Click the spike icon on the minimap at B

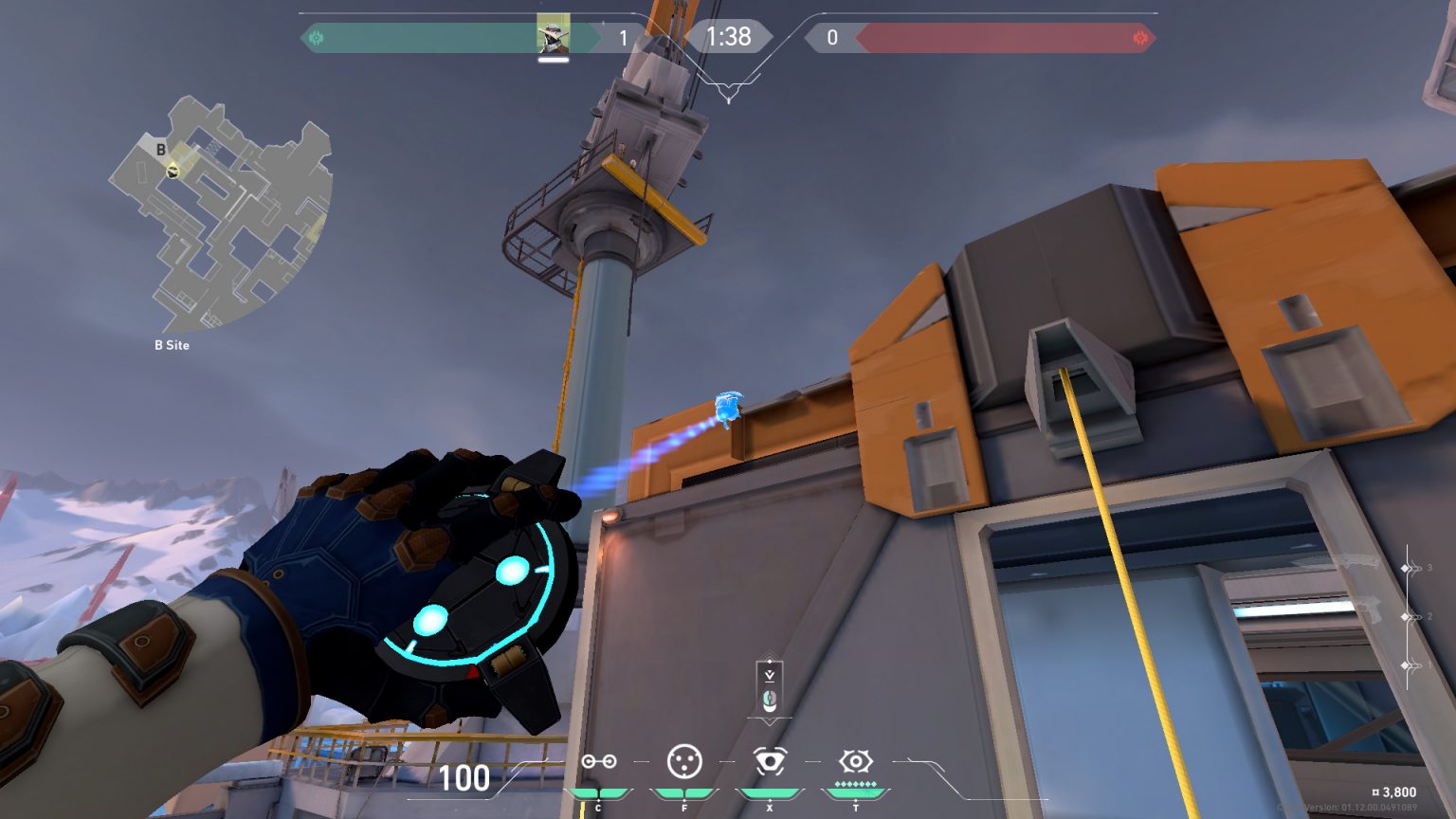click(x=173, y=173)
